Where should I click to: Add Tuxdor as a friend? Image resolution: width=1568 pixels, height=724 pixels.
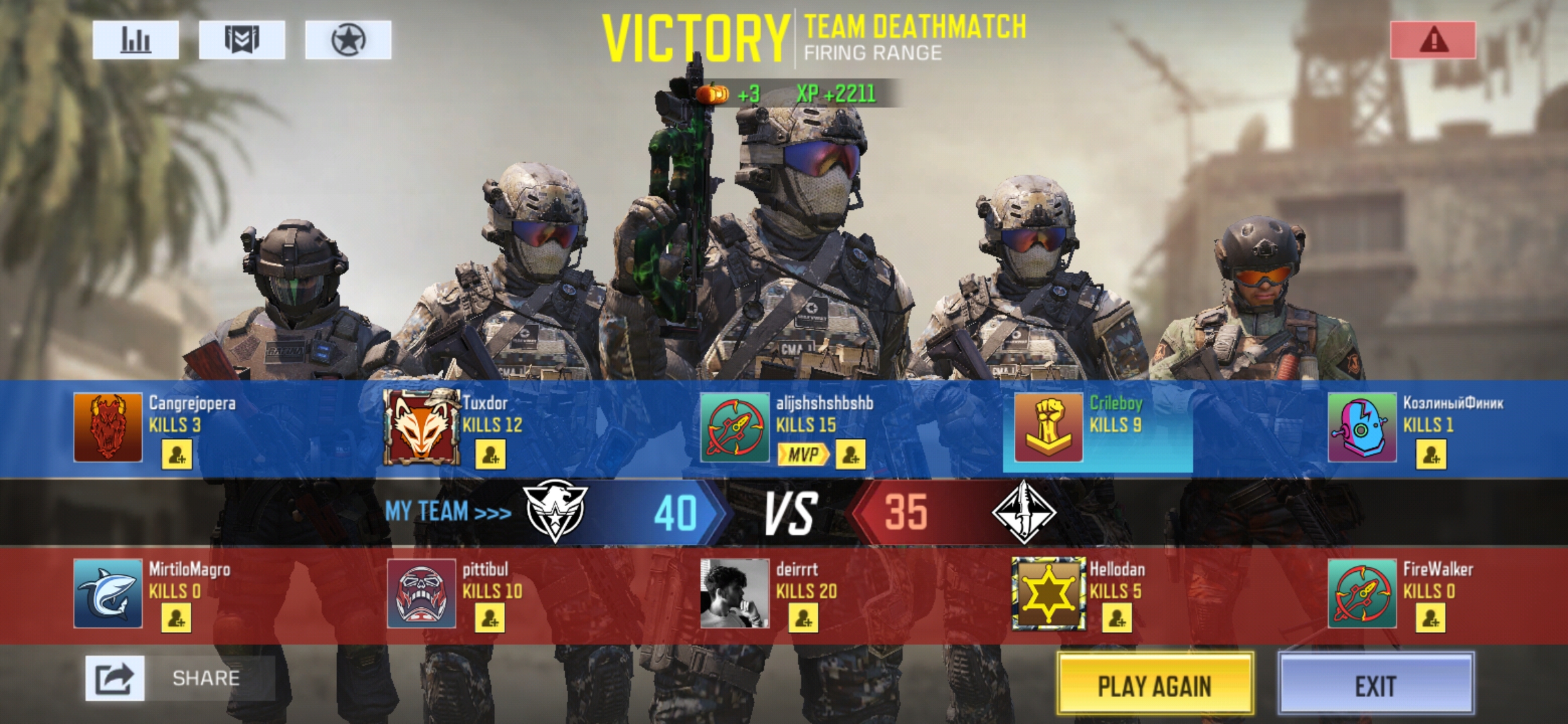pyautogui.click(x=491, y=455)
